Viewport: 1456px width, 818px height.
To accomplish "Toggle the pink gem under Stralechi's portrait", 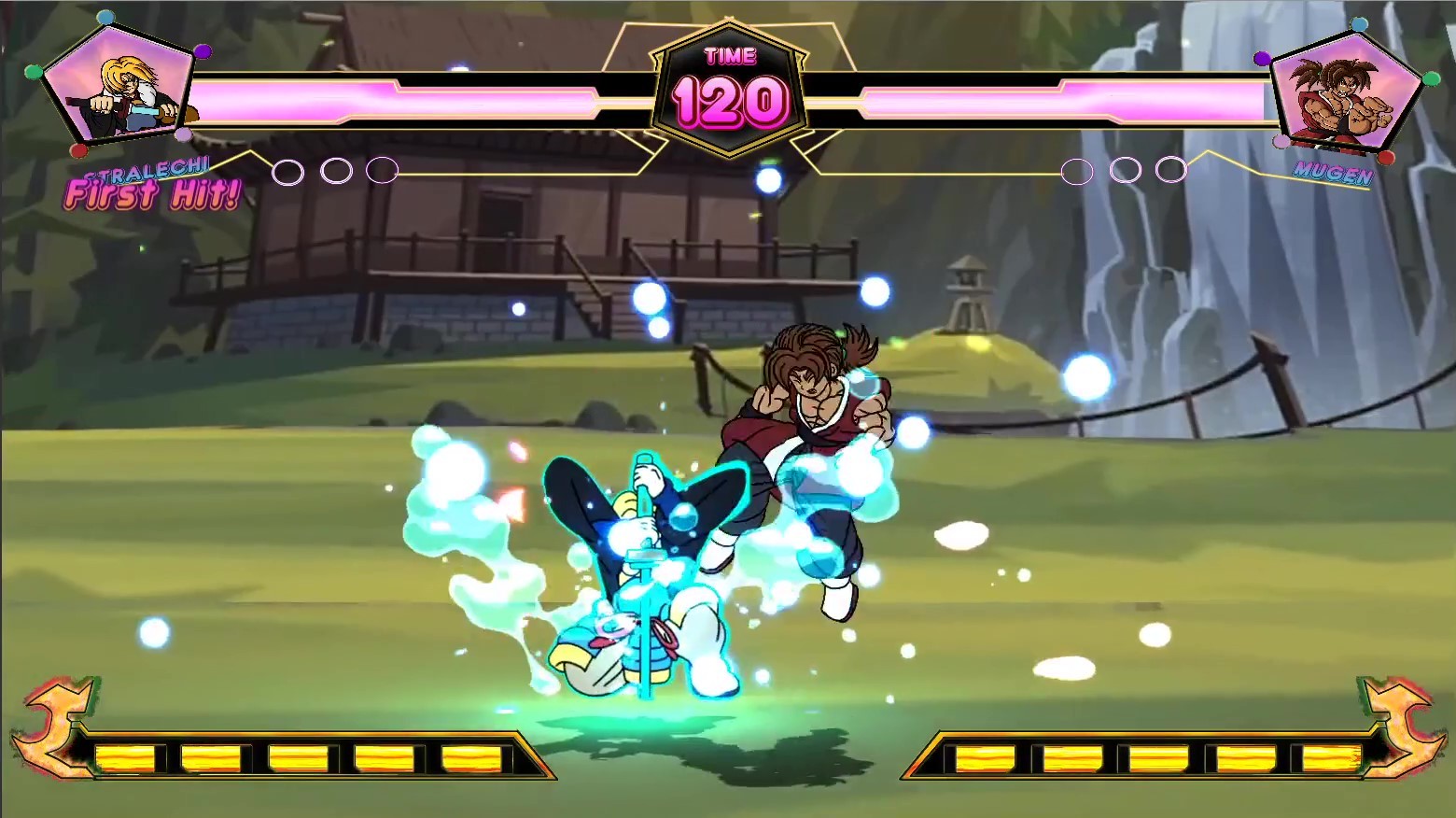I will tap(184, 134).
